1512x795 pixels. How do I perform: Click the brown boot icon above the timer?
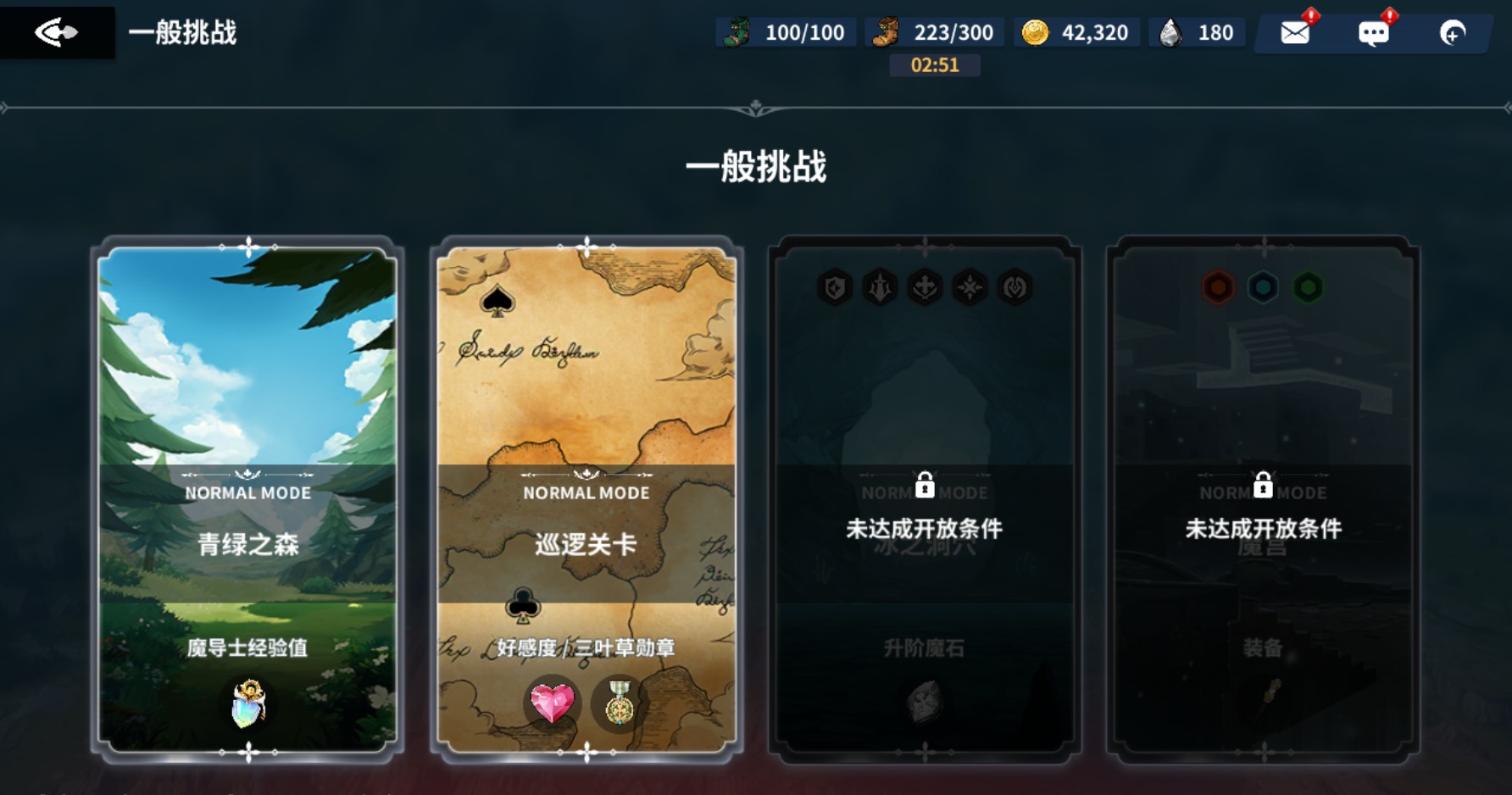click(x=885, y=31)
